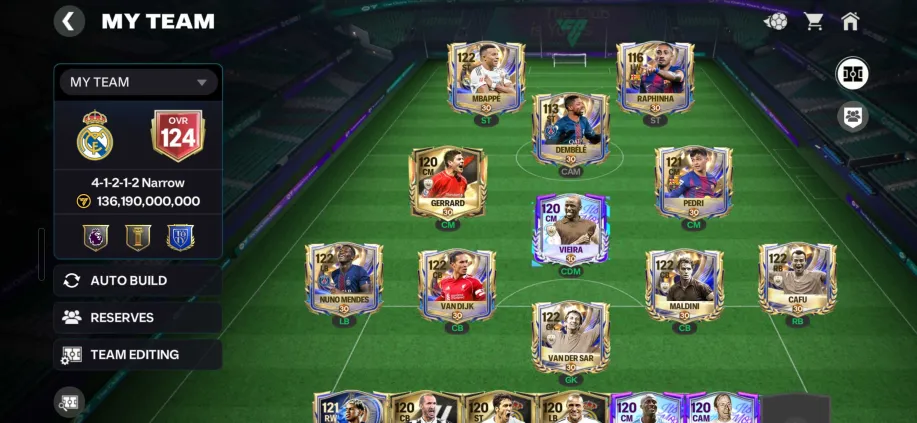Select the Vieira CDM card
This screenshot has width=917, height=423.
(570, 230)
